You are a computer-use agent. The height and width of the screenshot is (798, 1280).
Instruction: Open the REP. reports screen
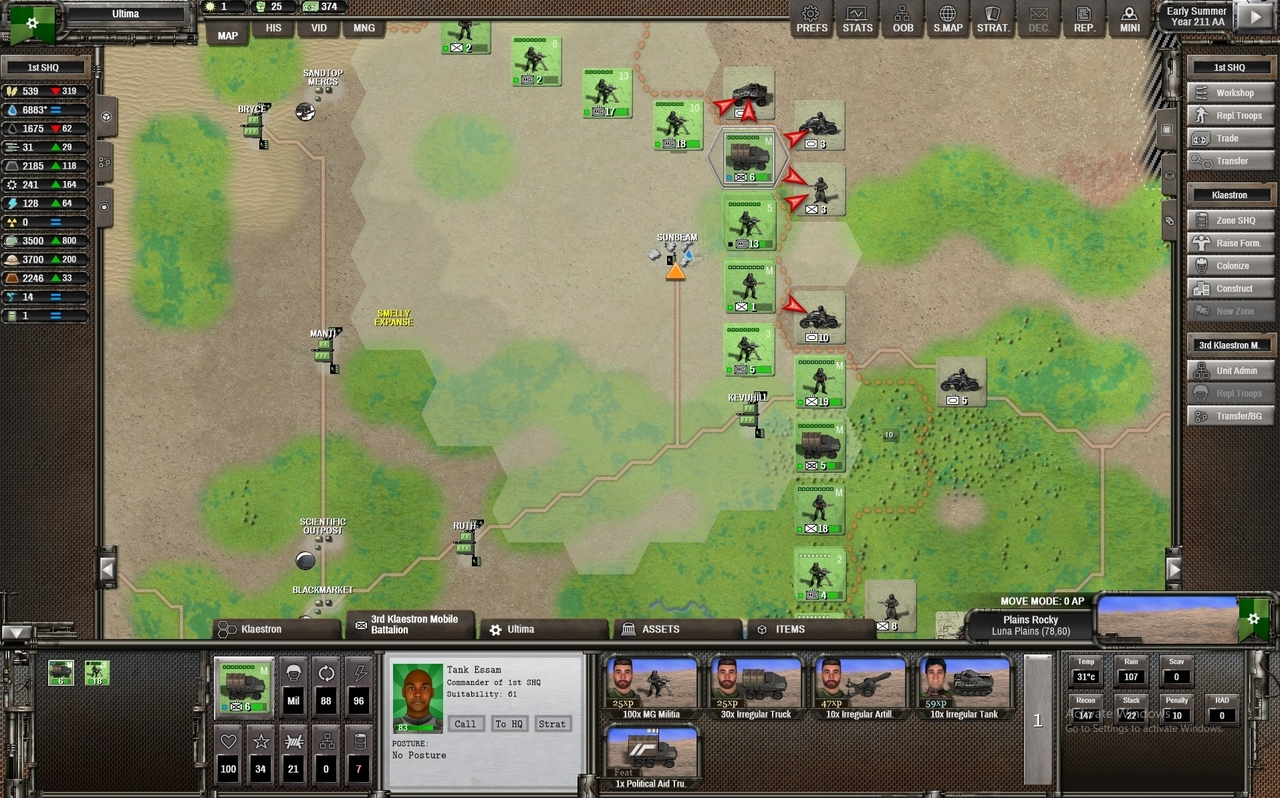(x=1084, y=19)
